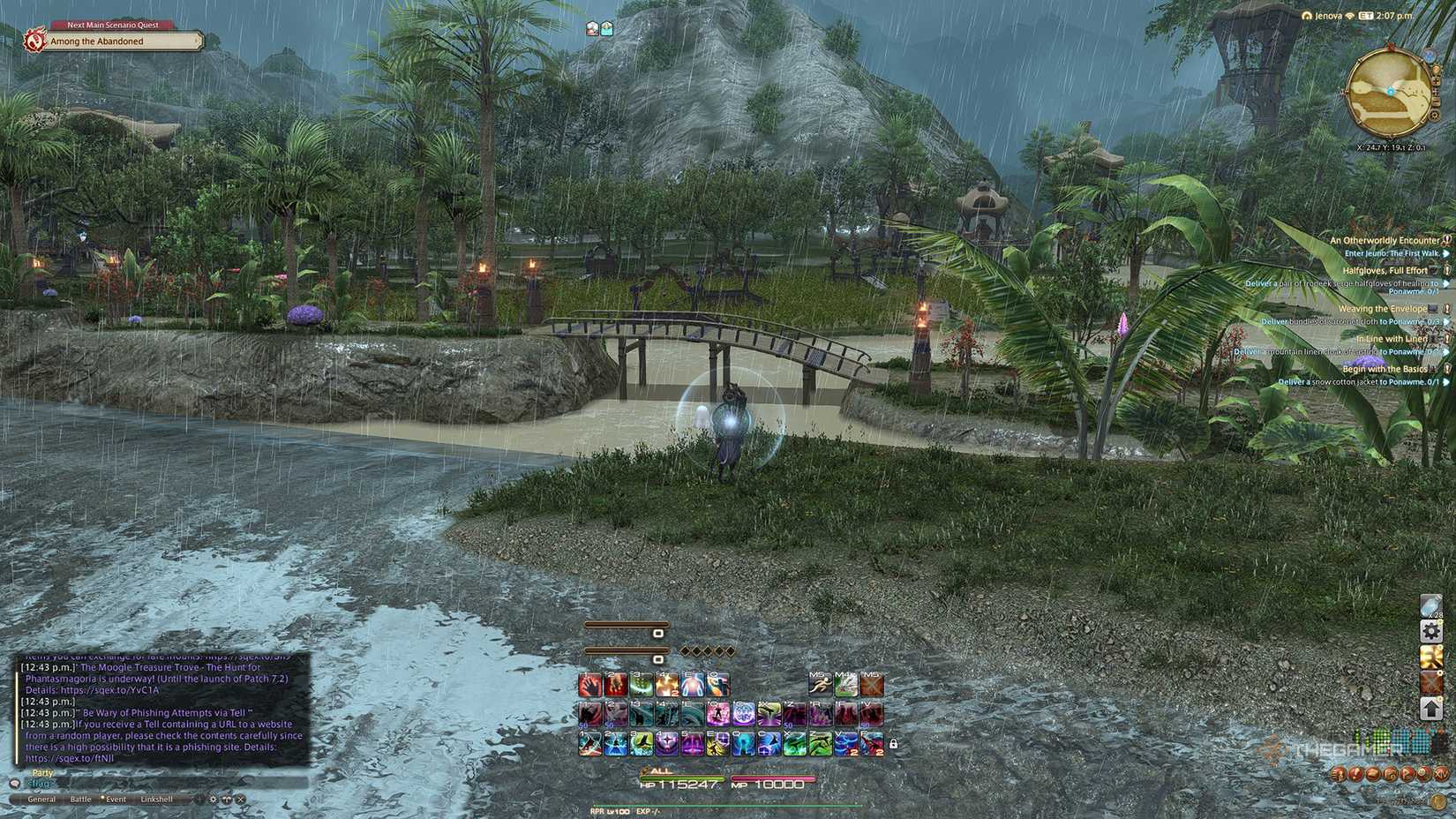Switch to the Battle chat tab
1456x819 pixels.
tap(81, 800)
